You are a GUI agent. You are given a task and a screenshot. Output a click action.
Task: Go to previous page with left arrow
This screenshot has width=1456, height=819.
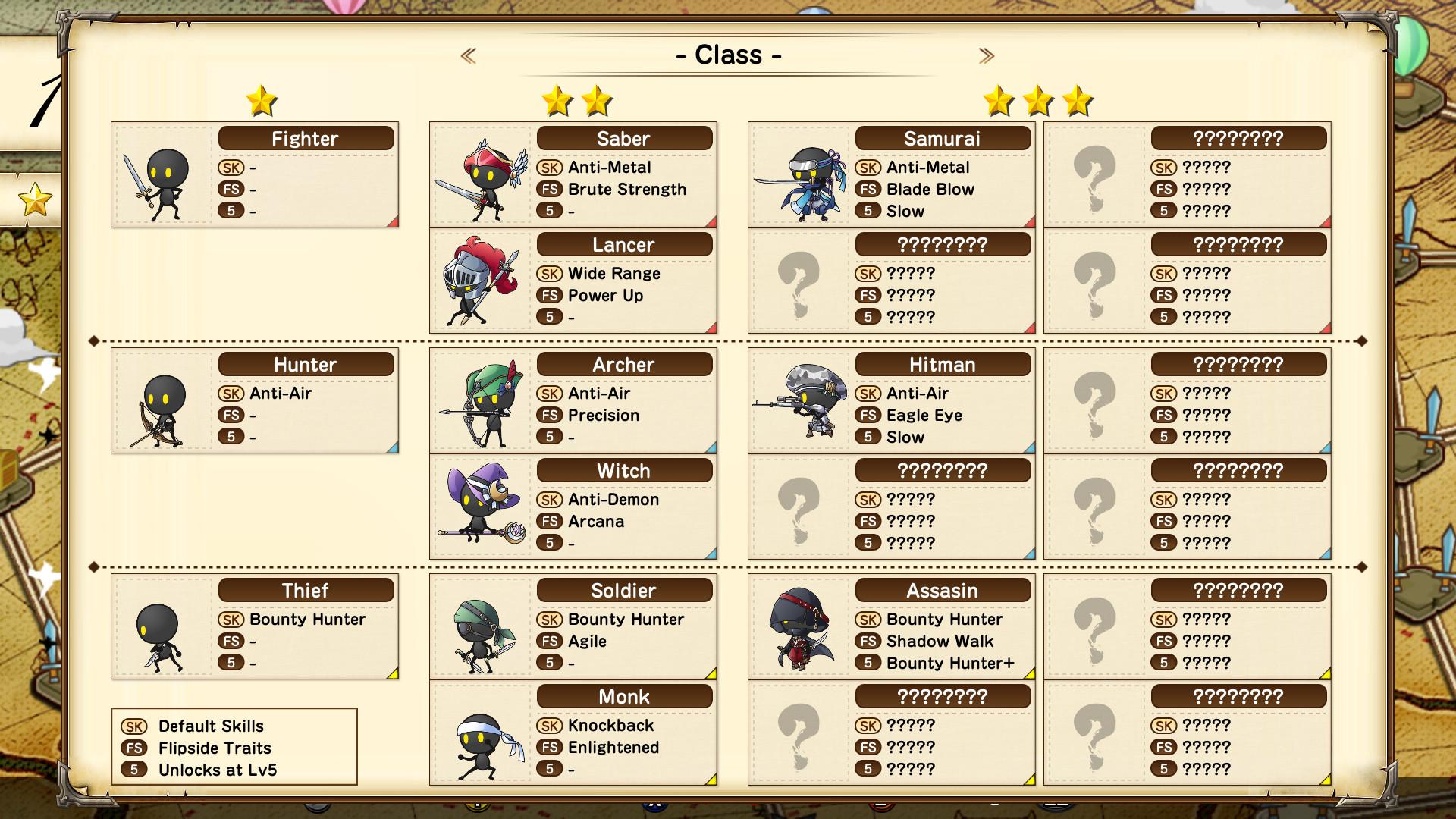click(x=469, y=54)
